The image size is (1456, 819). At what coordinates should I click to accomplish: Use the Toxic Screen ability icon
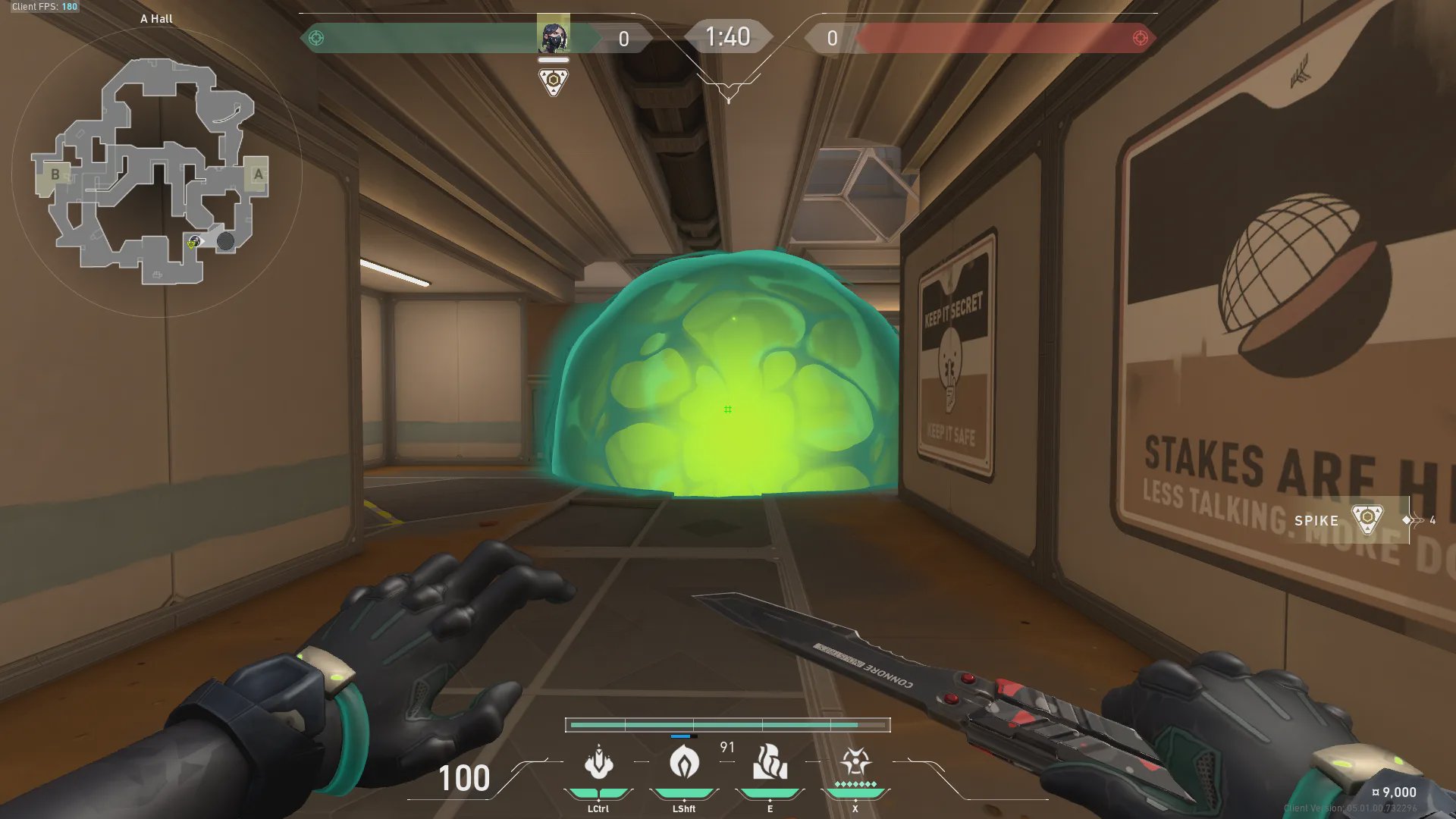click(770, 762)
